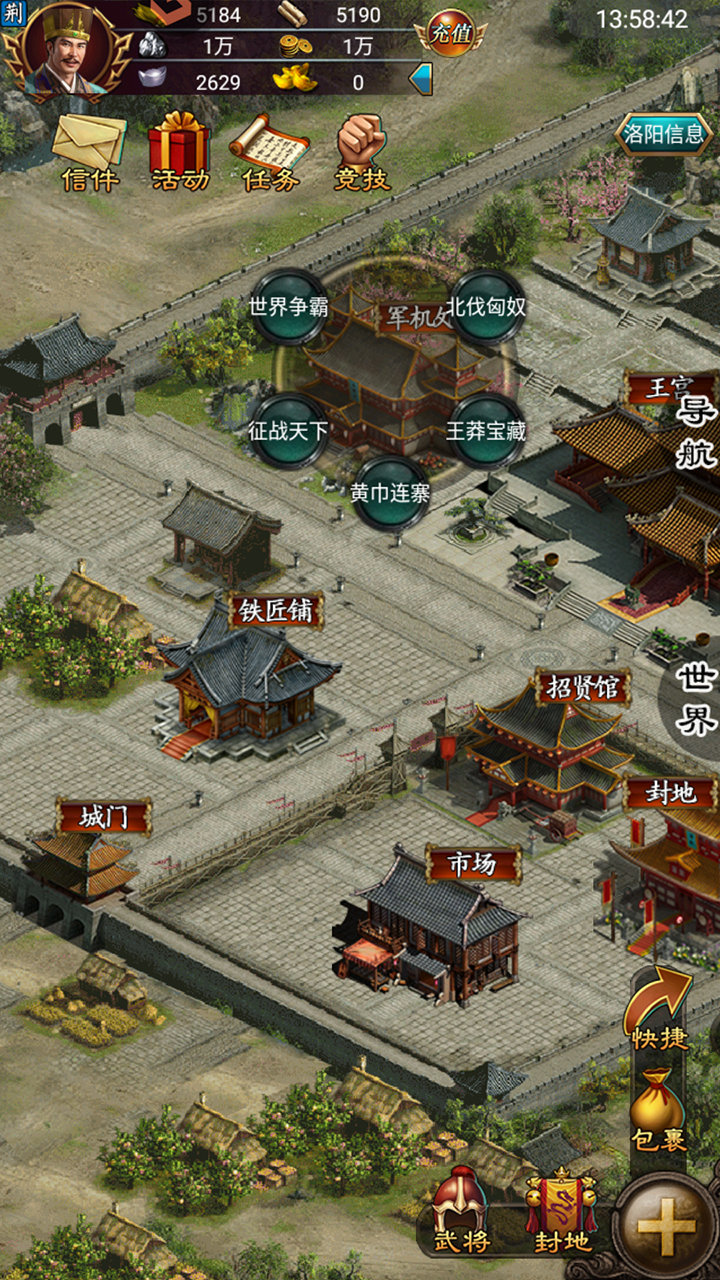The width and height of the screenshot is (720, 1280).
Task: Select 世界争霸 from the radial menu
Action: pyautogui.click(x=289, y=306)
